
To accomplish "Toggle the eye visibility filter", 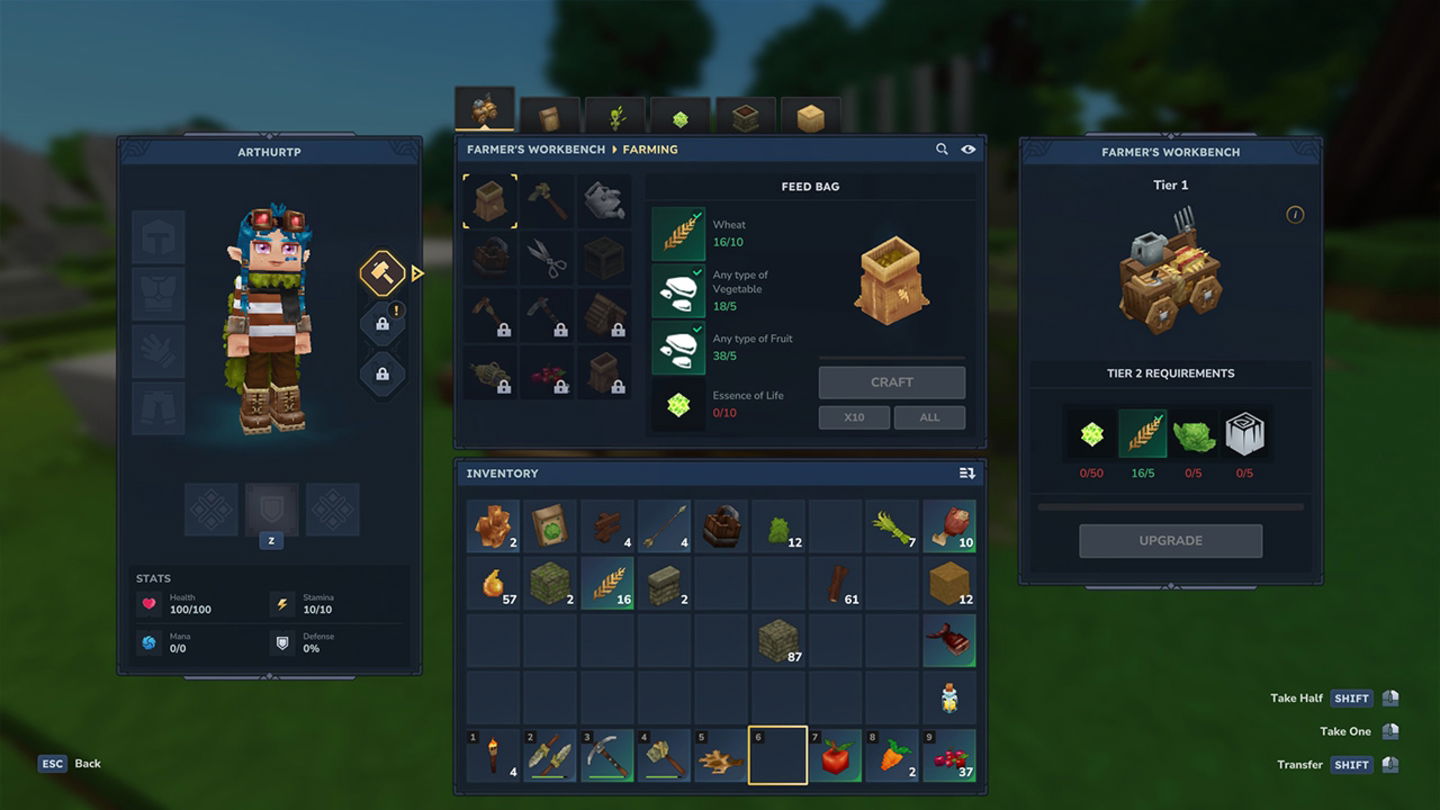I will (968, 149).
